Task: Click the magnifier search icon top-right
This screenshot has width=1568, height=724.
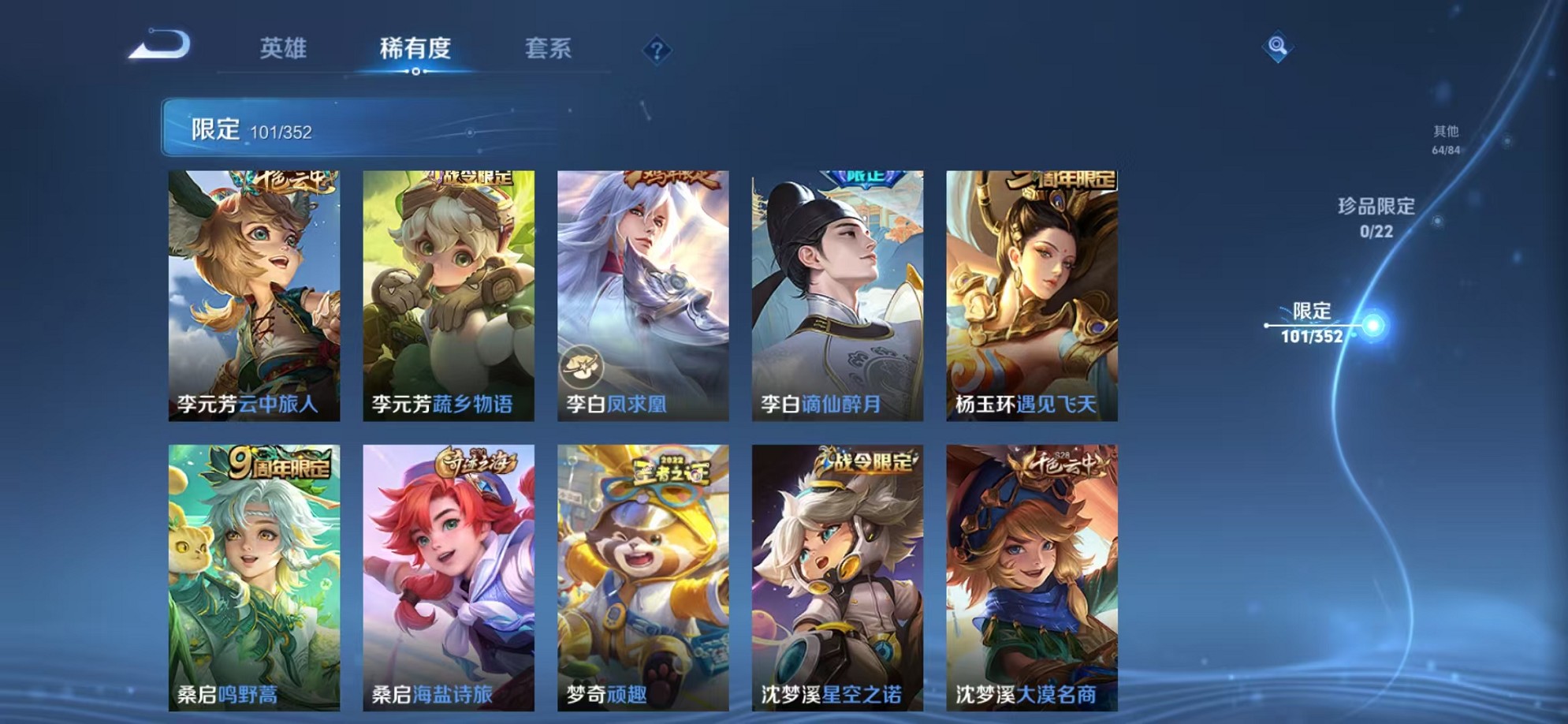Action: [x=1279, y=45]
